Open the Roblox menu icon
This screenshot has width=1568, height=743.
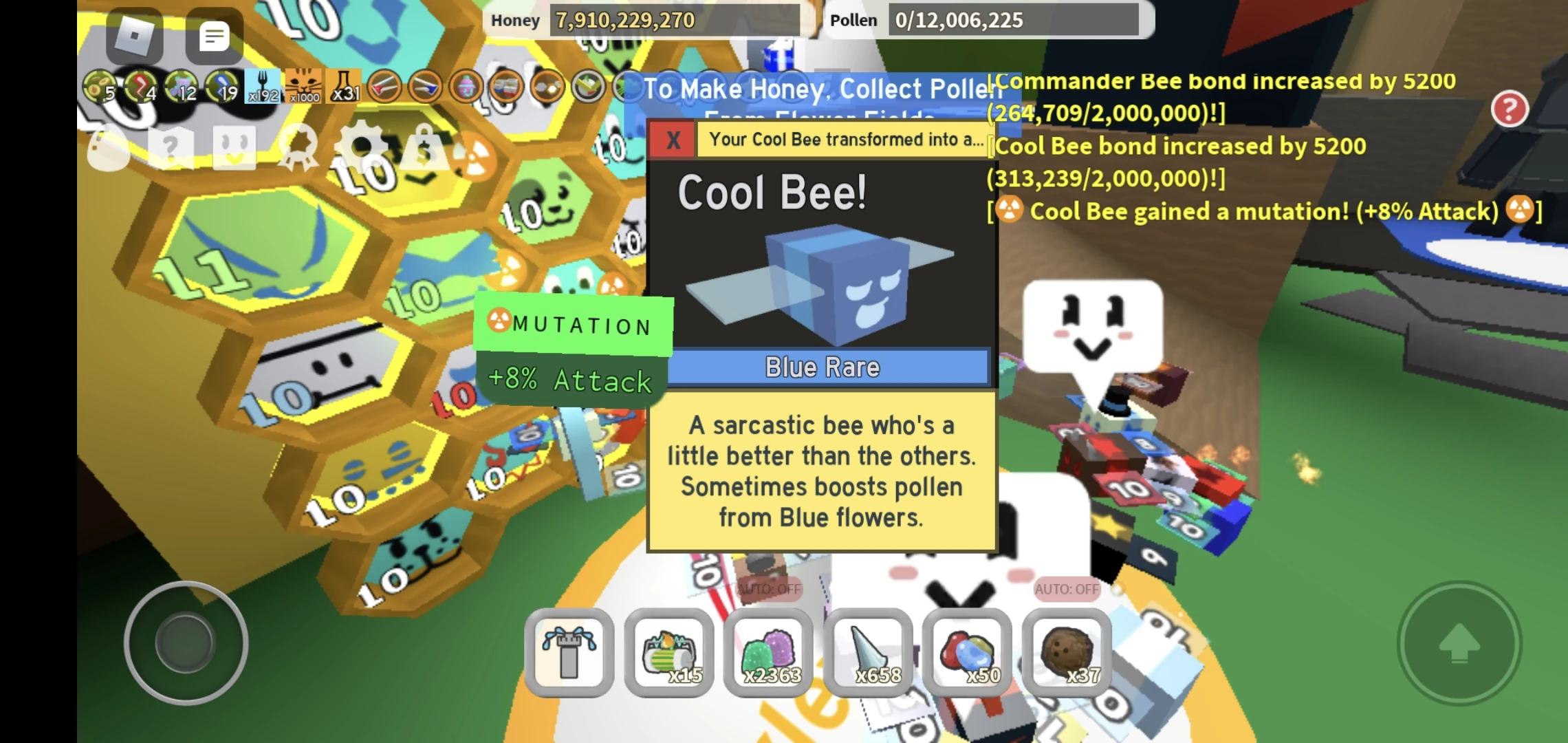[x=135, y=36]
